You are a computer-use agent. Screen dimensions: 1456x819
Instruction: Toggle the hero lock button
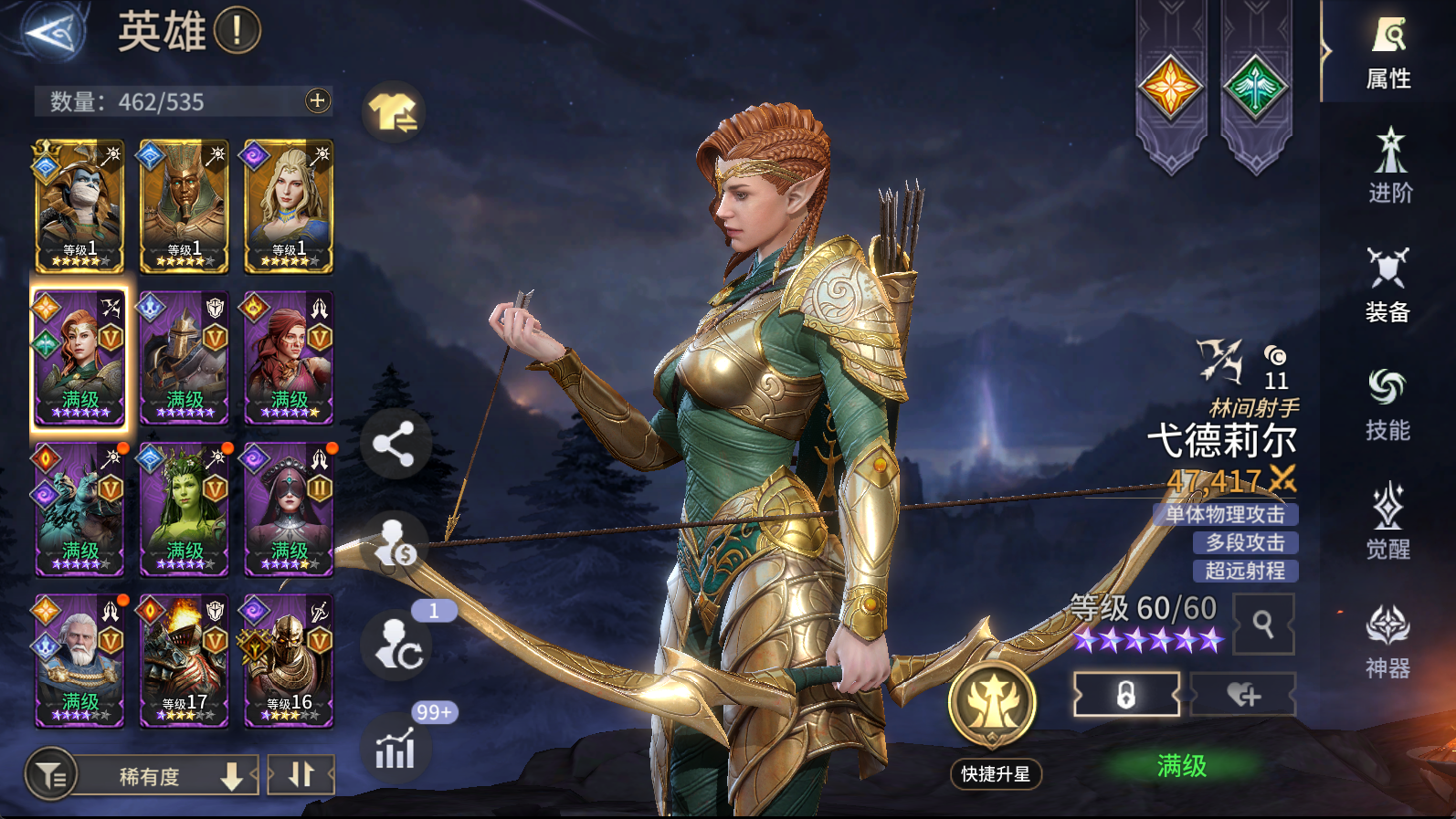coord(1126,696)
